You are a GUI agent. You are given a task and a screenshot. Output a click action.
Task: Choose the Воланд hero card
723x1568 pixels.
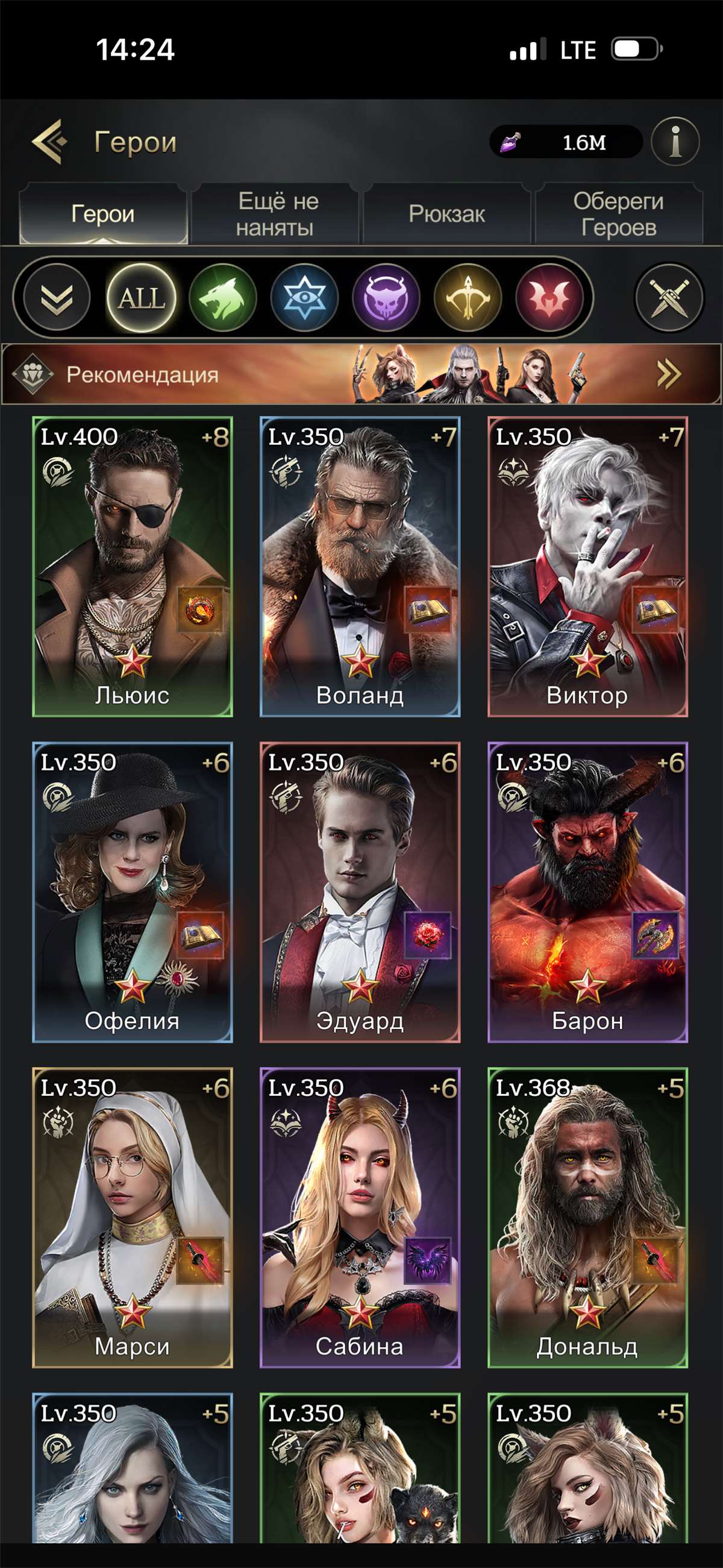[x=360, y=566]
